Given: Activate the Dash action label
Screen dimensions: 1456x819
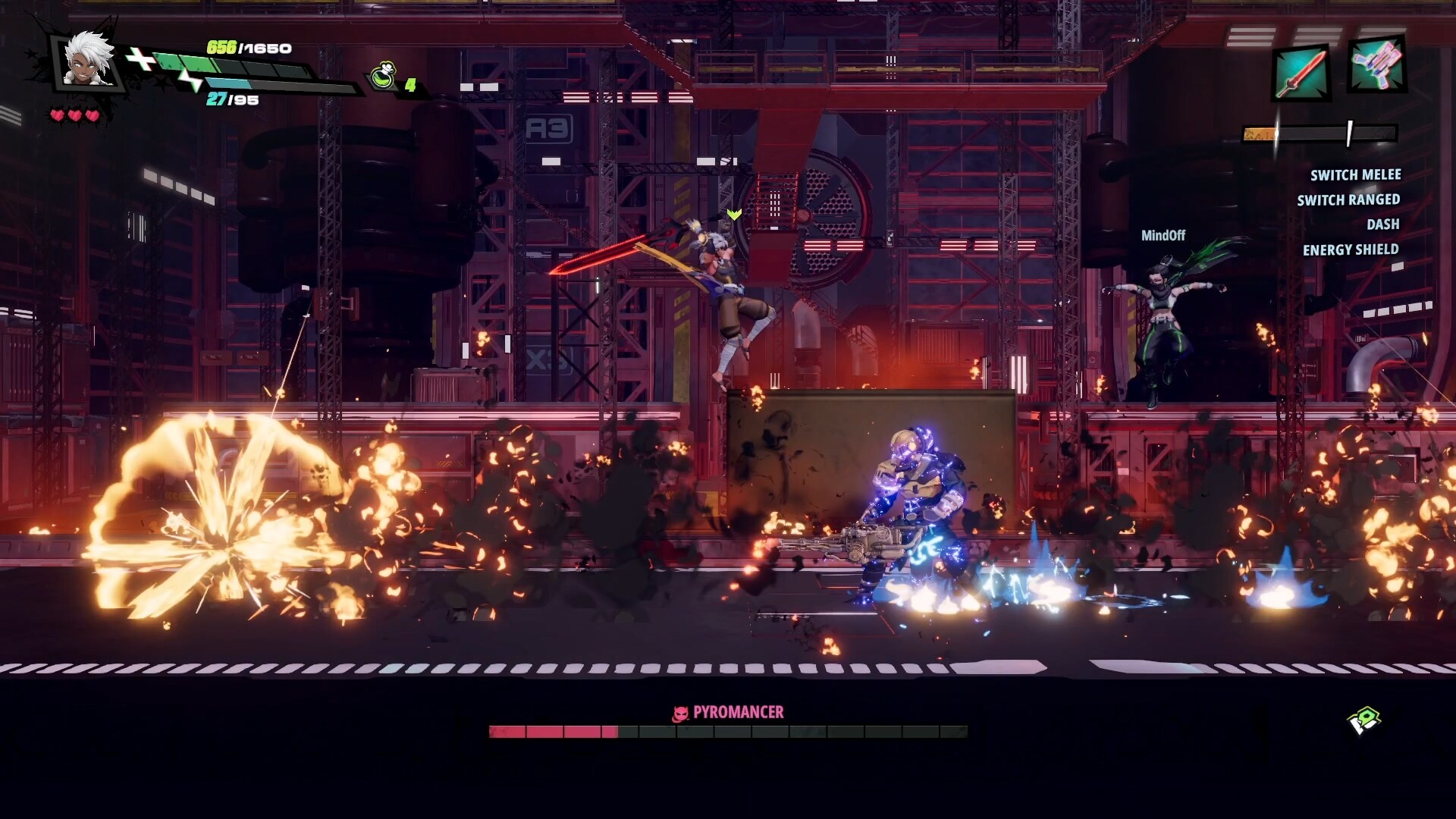Looking at the screenshot, I should 1382,224.
